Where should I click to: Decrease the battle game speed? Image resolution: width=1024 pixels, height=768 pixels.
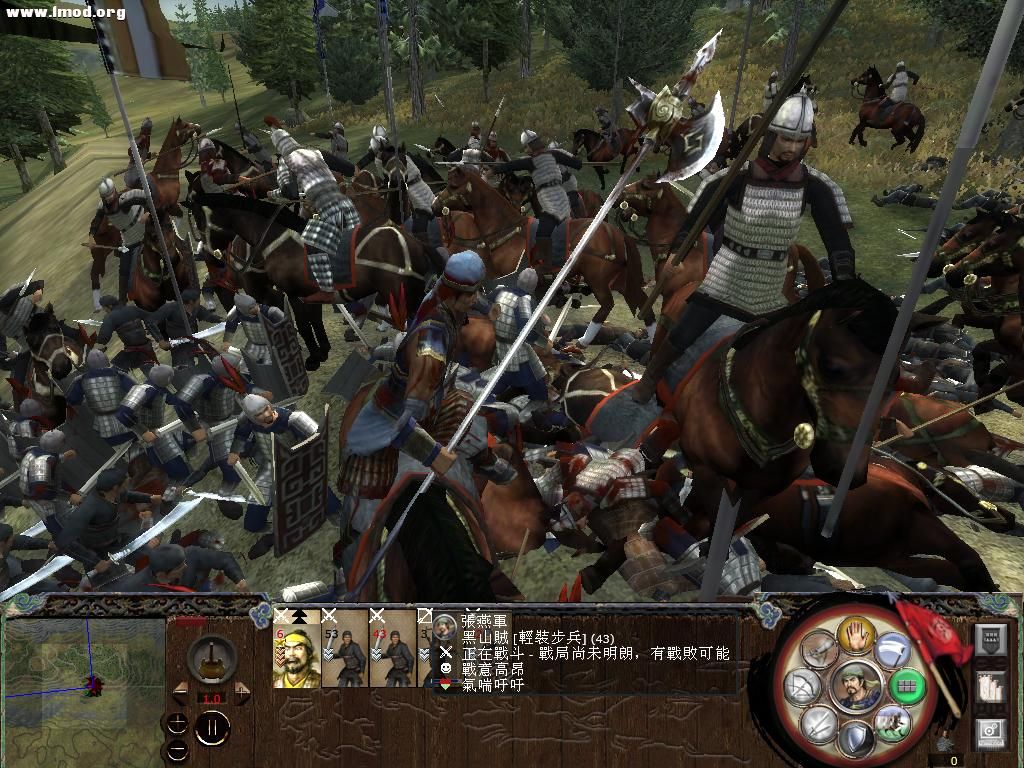click(x=181, y=691)
